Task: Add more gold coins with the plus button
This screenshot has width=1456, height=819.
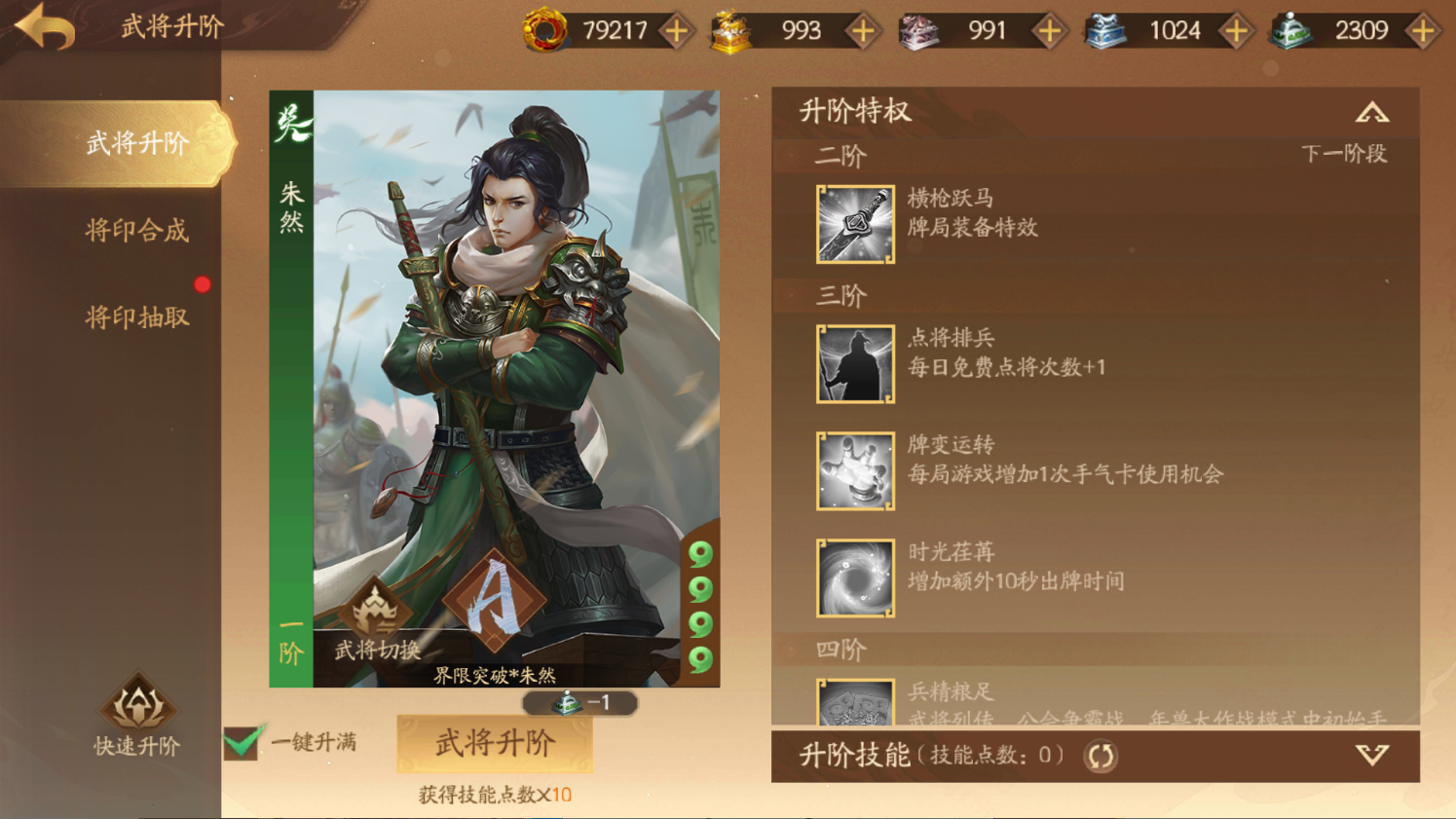Action: (676, 31)
